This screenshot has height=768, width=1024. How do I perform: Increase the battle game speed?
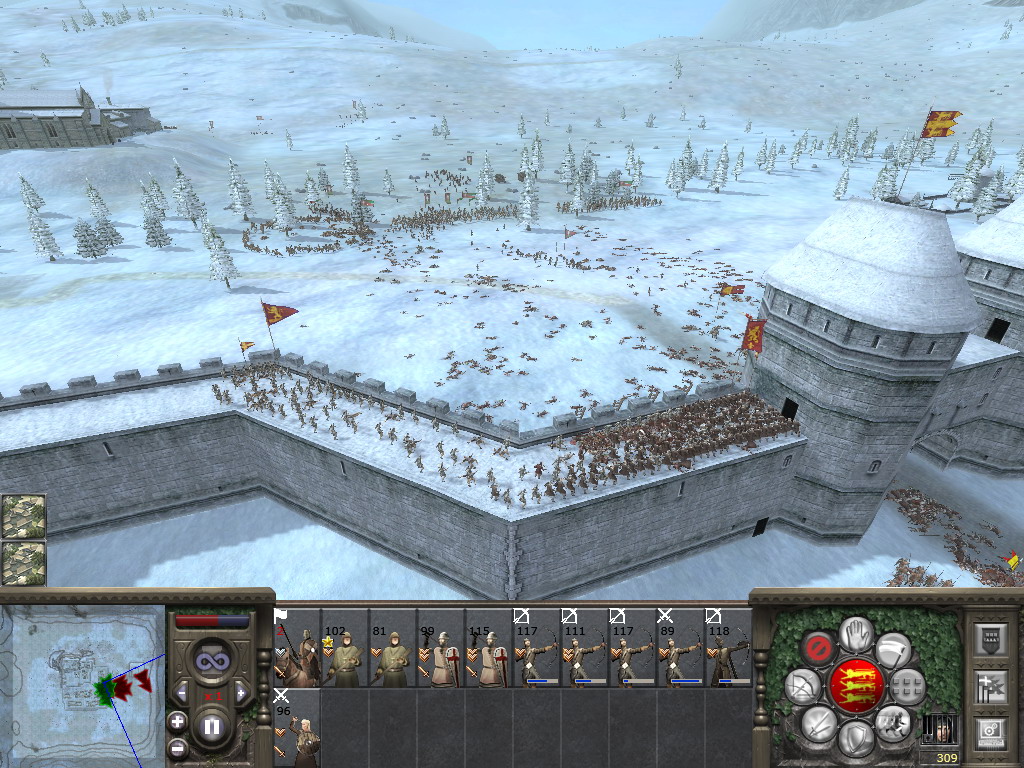coord(241,692)
